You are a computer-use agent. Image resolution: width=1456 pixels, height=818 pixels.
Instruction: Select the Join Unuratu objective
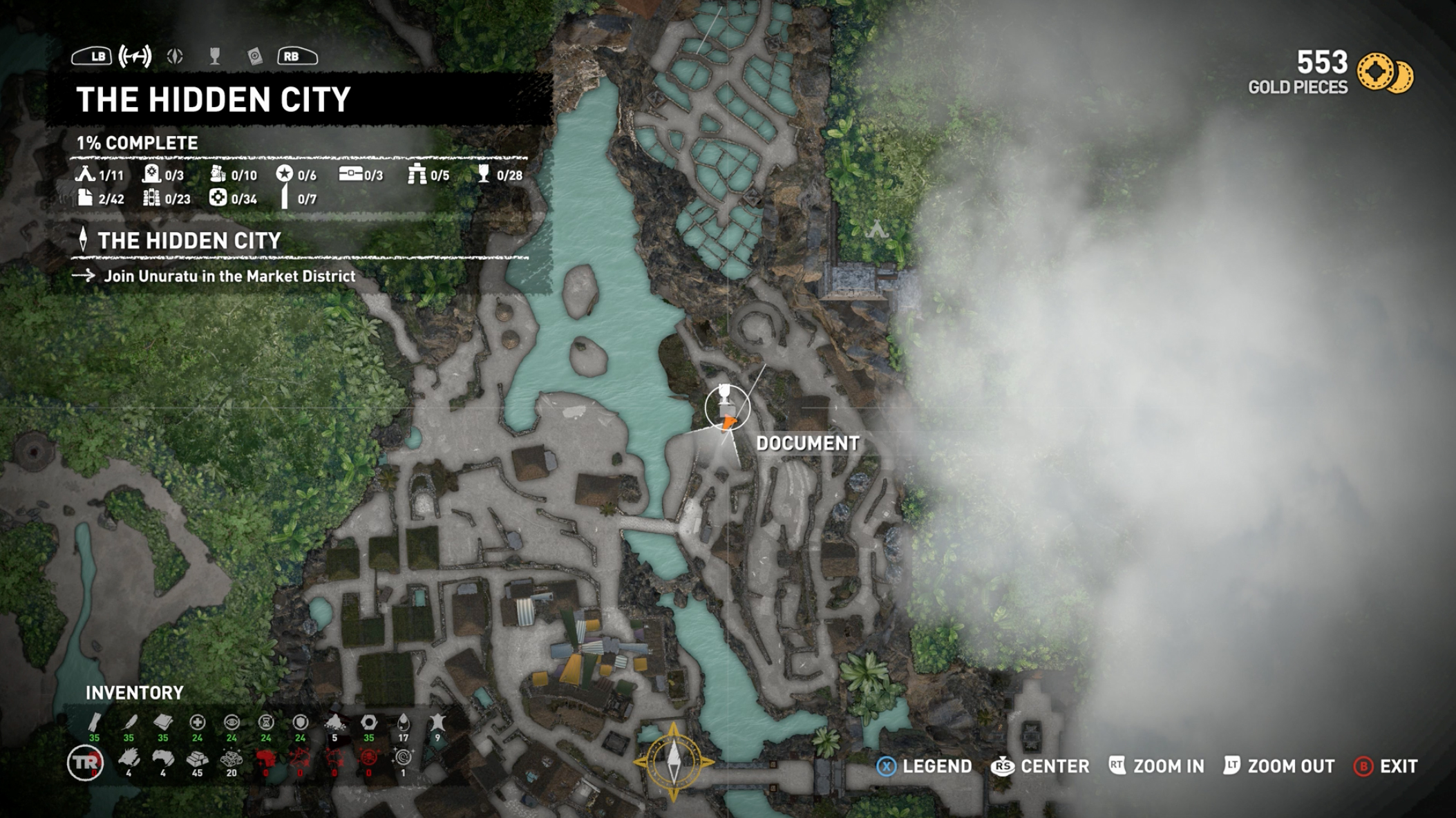coord(229,276)
